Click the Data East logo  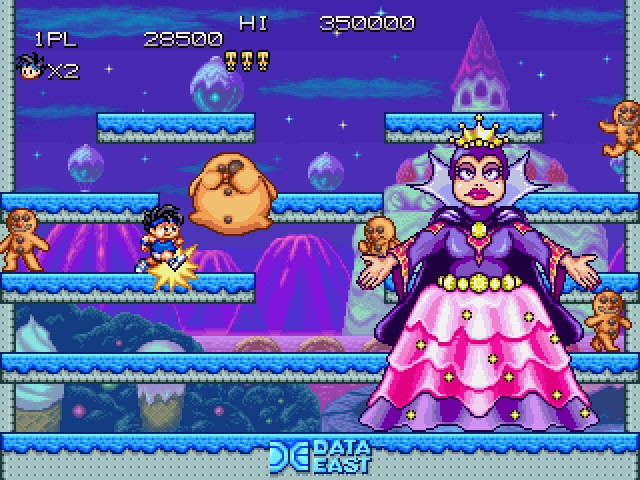coord(320,456)
